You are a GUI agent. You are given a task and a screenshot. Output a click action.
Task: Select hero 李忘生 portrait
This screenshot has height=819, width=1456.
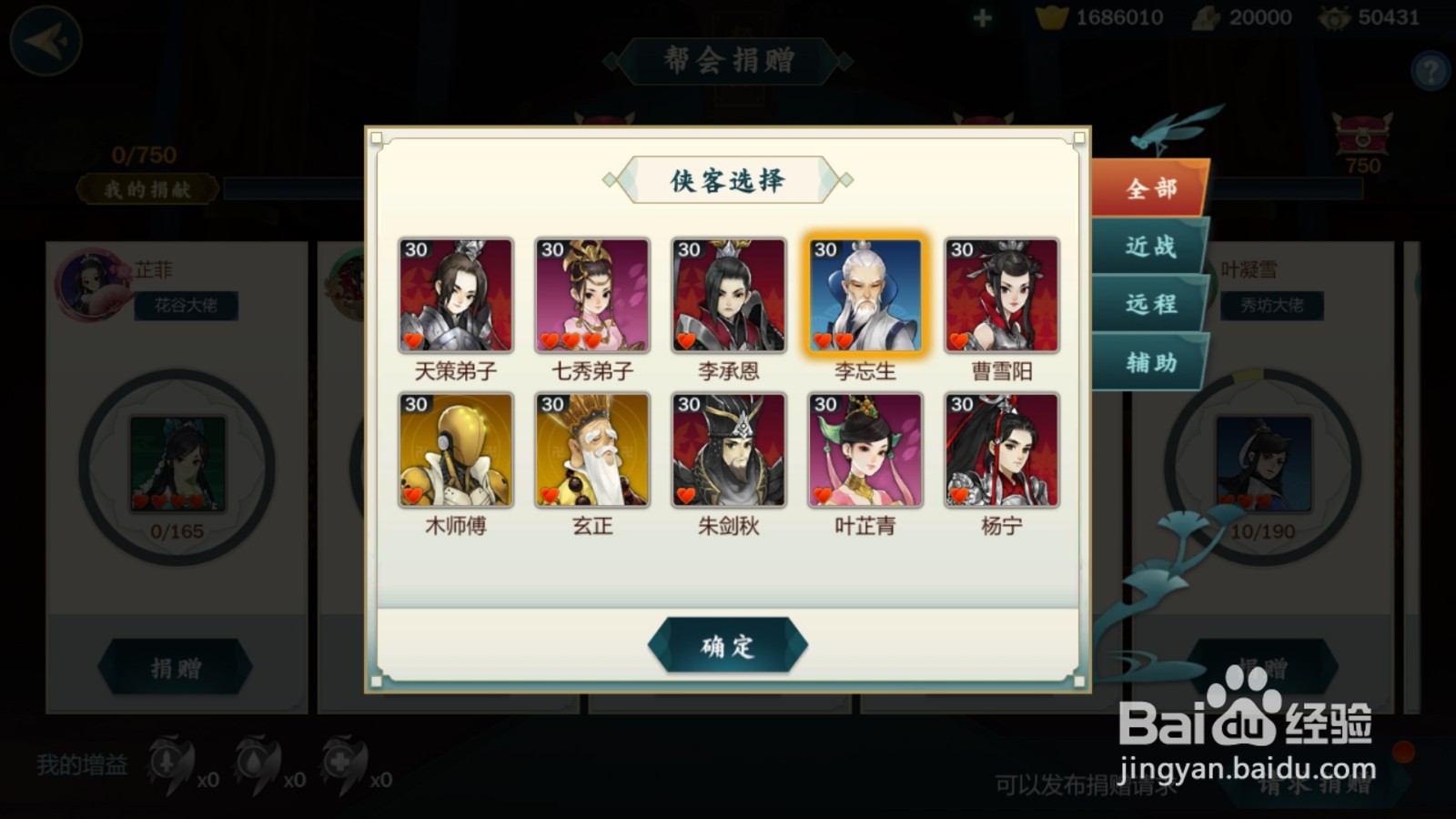pyautogui.click(x=863, y=294)
